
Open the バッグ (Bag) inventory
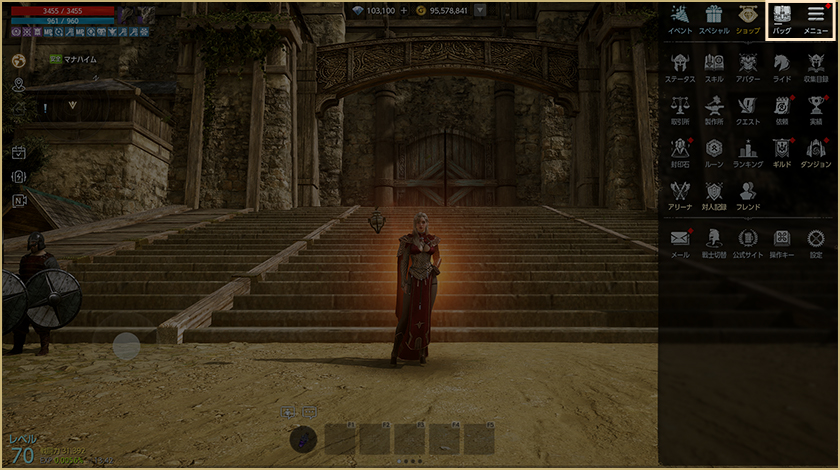[x=782, y=19]
